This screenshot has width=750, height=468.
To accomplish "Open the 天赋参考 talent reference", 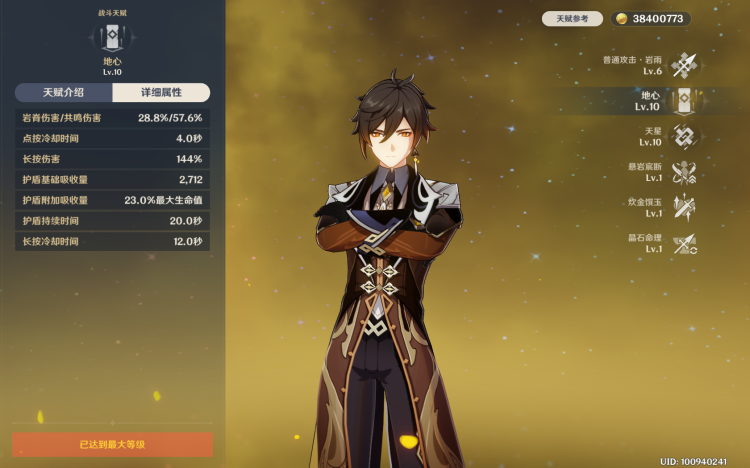I will 573,19.
